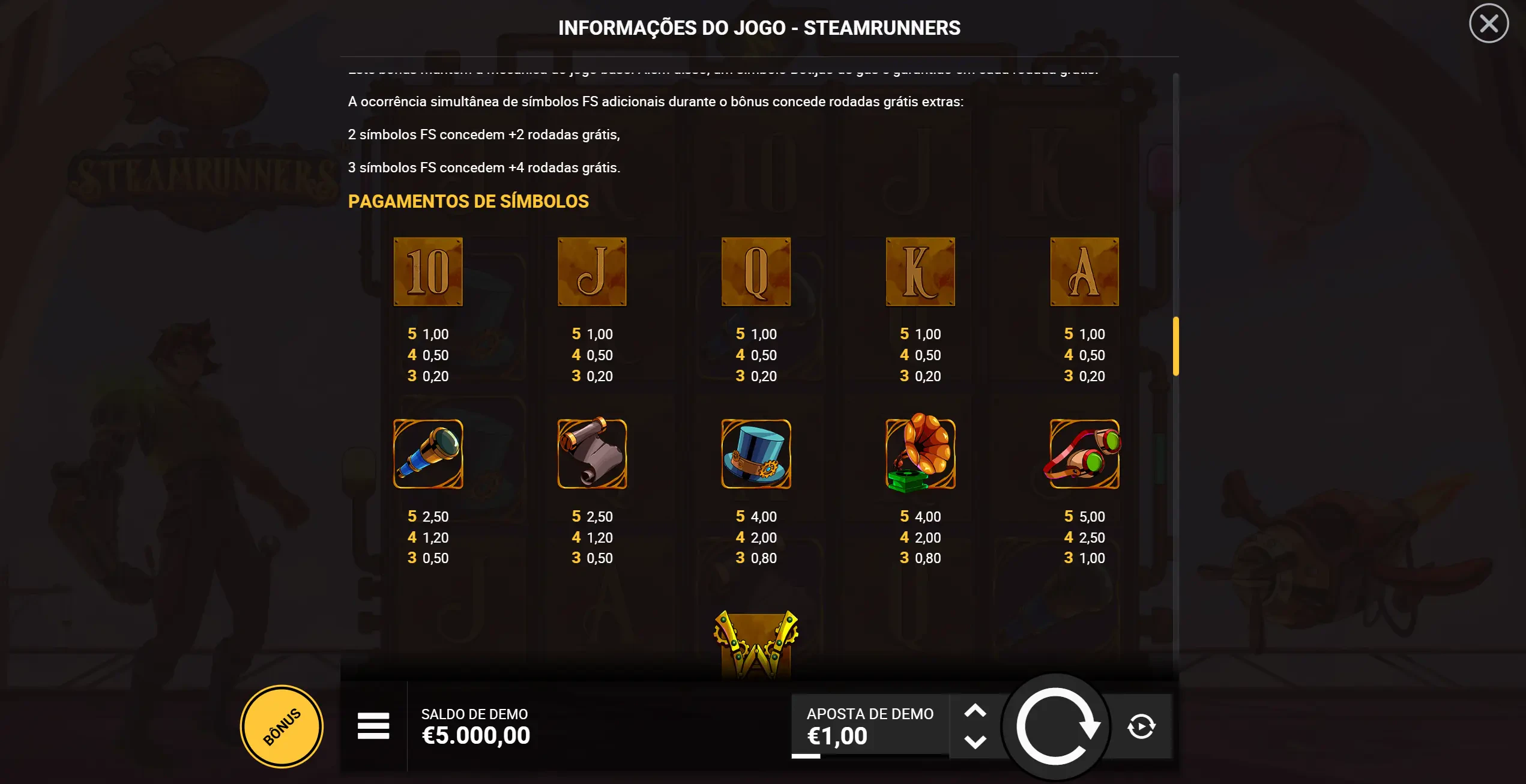1526x784 pixels.
Task: Select the King card symbol
Action: tap(920, 271)
